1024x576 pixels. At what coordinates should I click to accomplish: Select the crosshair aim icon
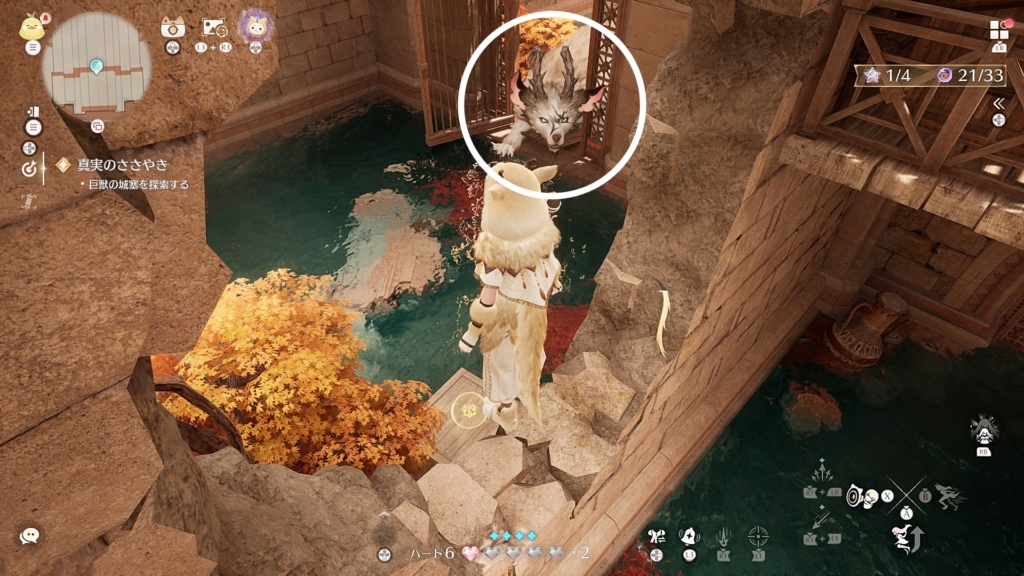click(759, 536)
